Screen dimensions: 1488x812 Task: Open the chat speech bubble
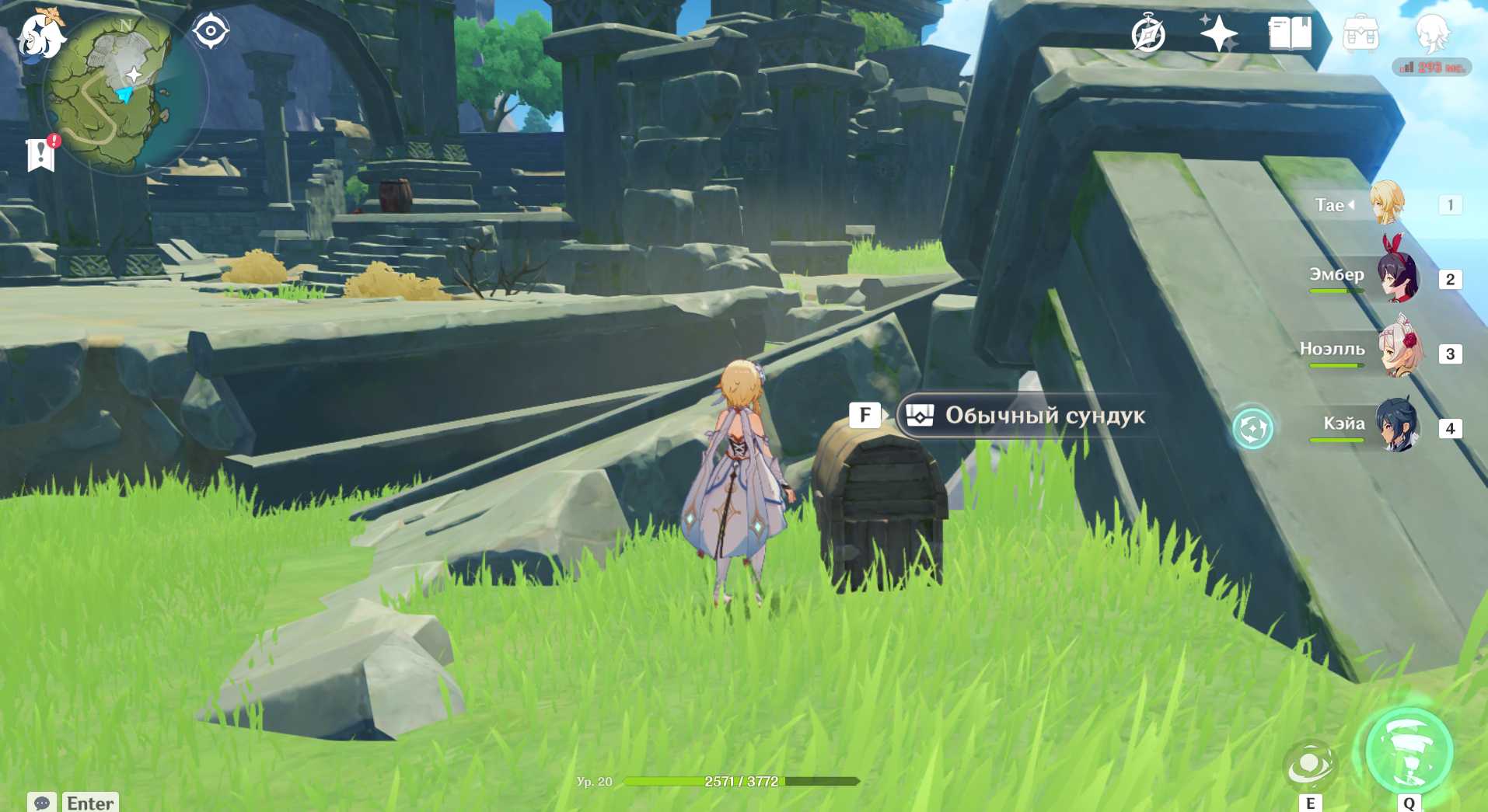tap(42, 802)
